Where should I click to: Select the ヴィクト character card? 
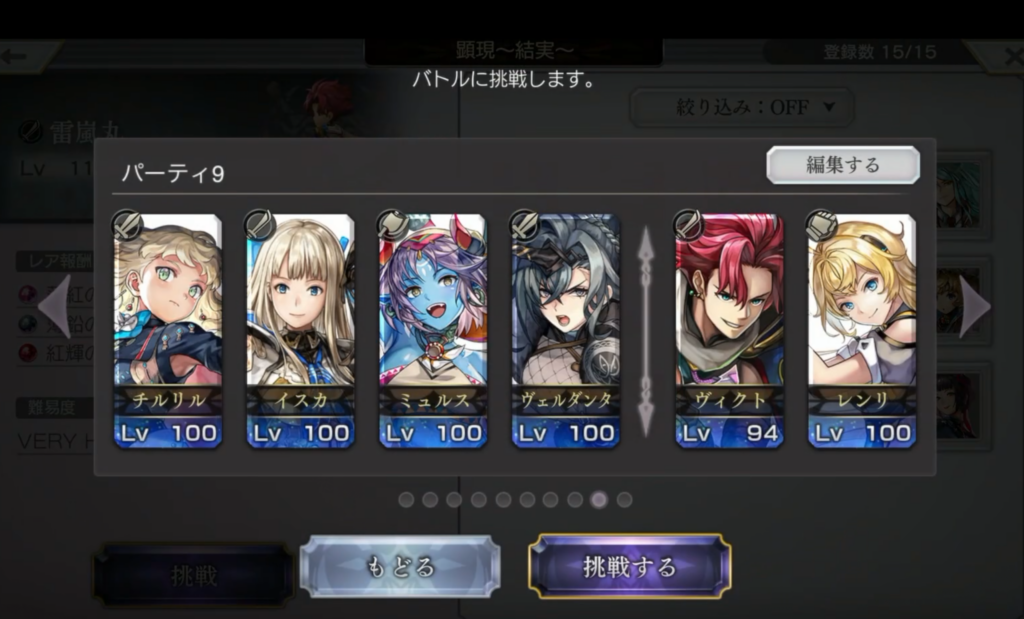pyautogui.click(x=729, y=330)
